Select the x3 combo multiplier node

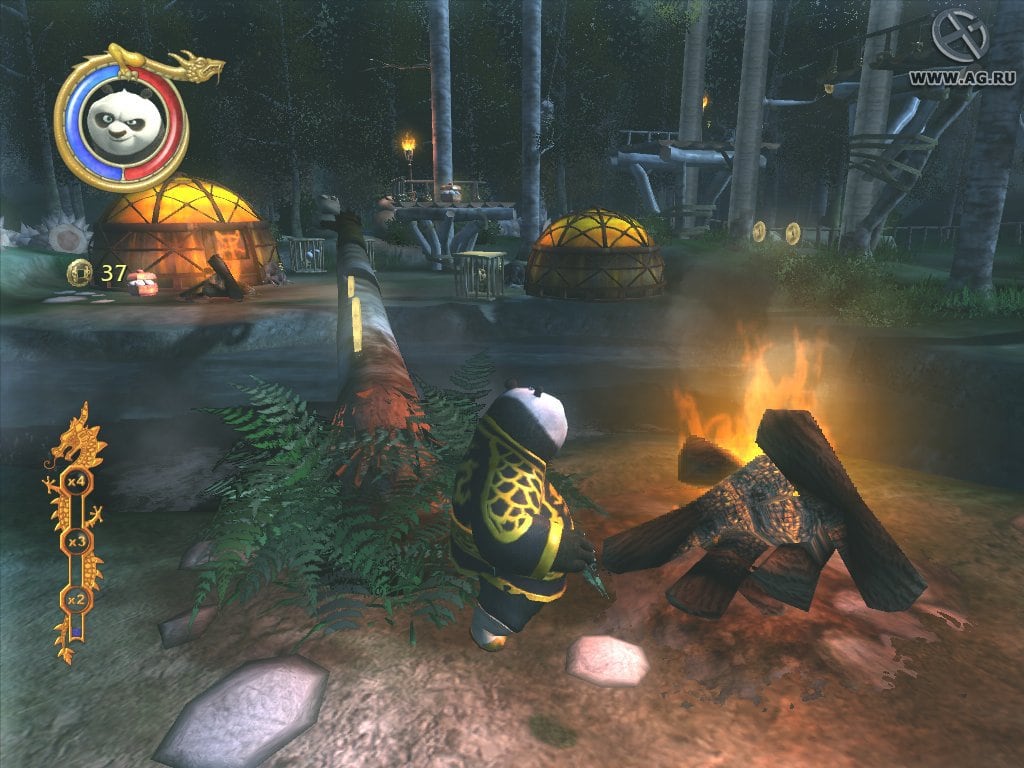(x=75, y=541)
